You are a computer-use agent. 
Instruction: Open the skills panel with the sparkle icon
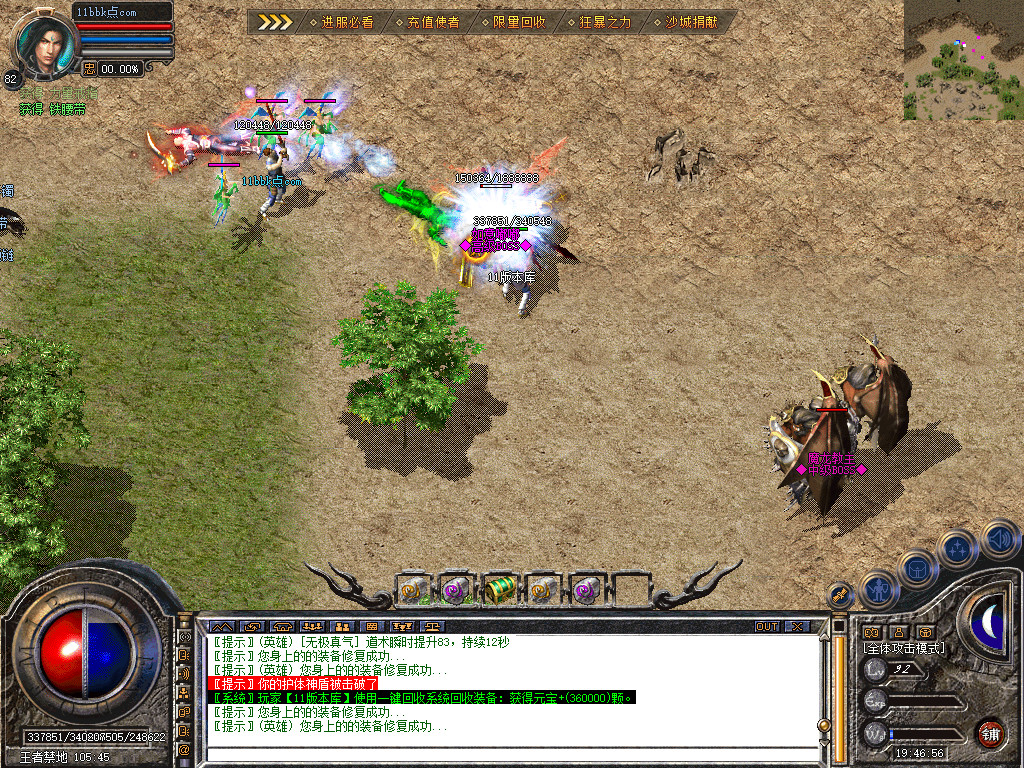click(957, 549)
